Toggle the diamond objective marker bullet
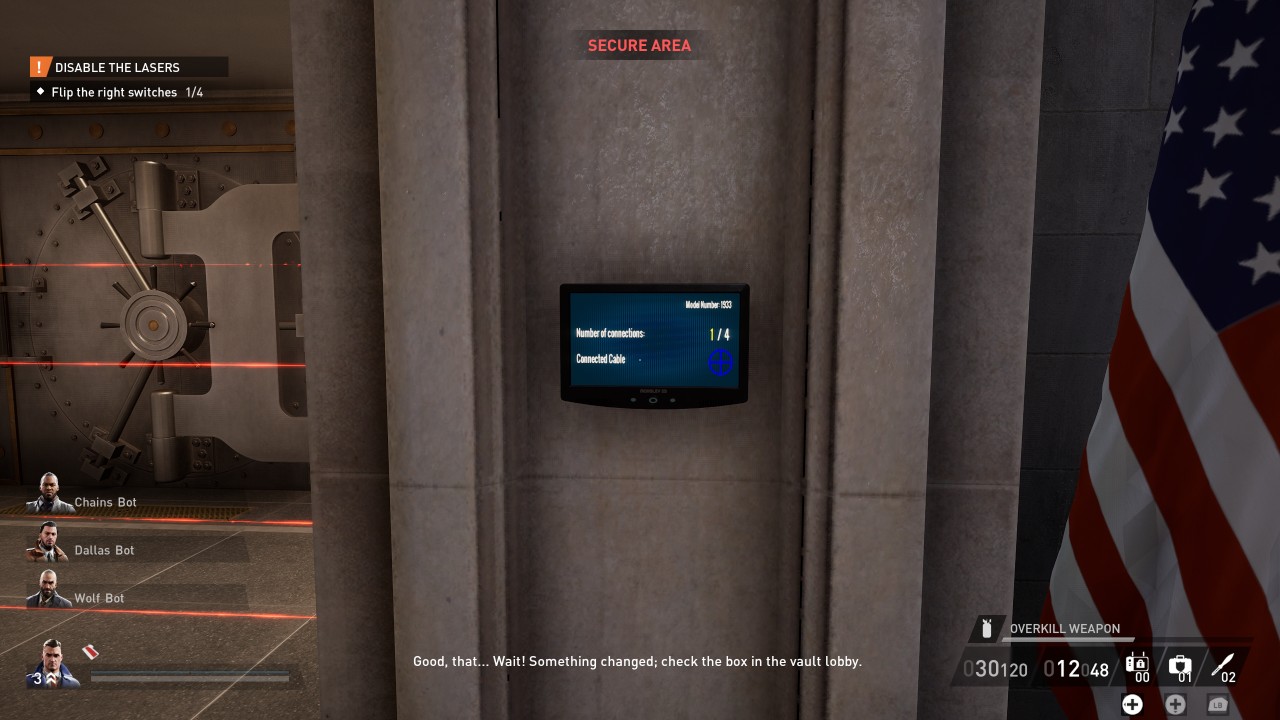The width and height of the screenshot is (1280, 720). coord(38,92)
